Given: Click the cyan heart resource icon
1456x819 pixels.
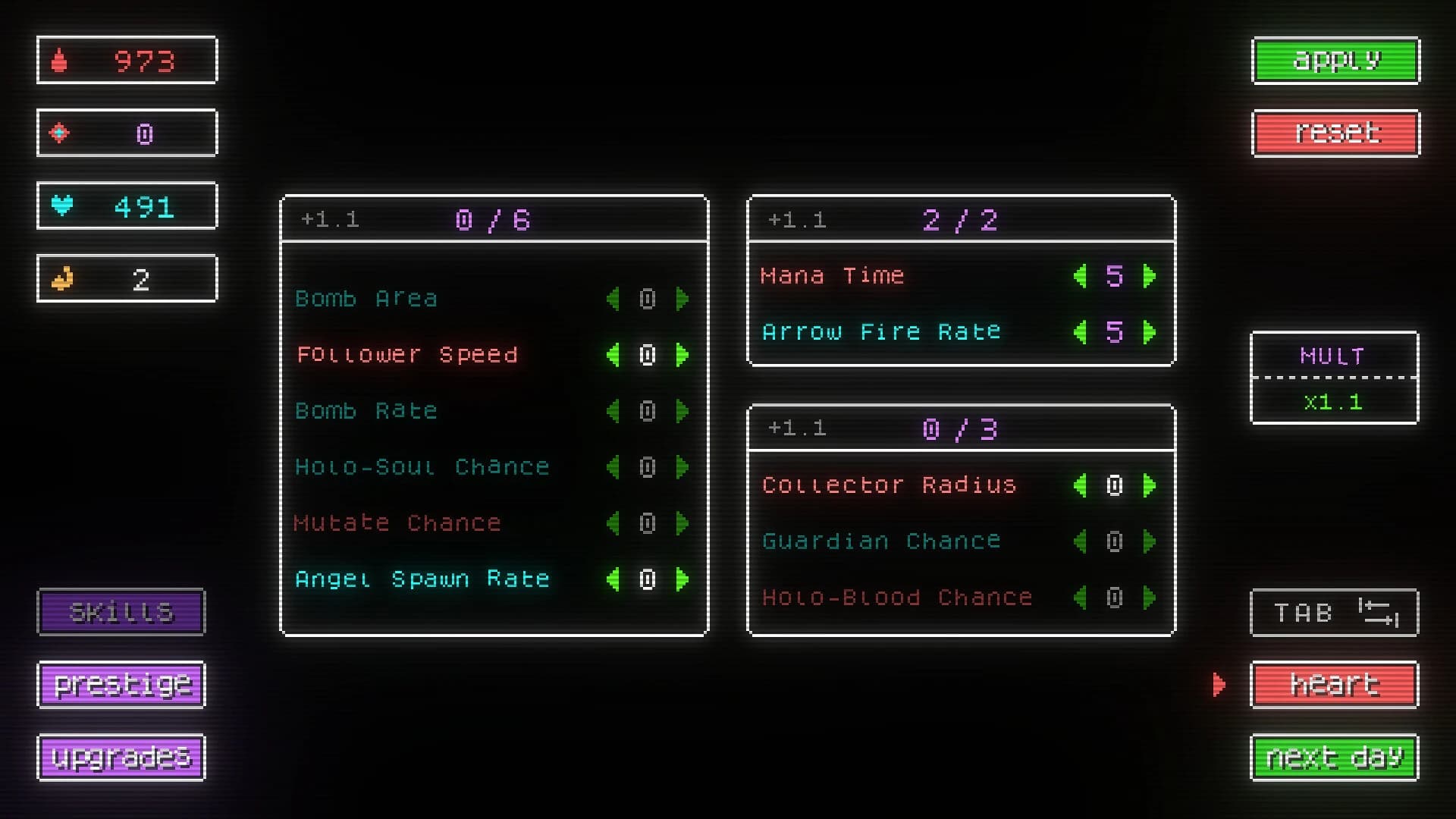Looking at the screenshot, I should click(59, 205).
